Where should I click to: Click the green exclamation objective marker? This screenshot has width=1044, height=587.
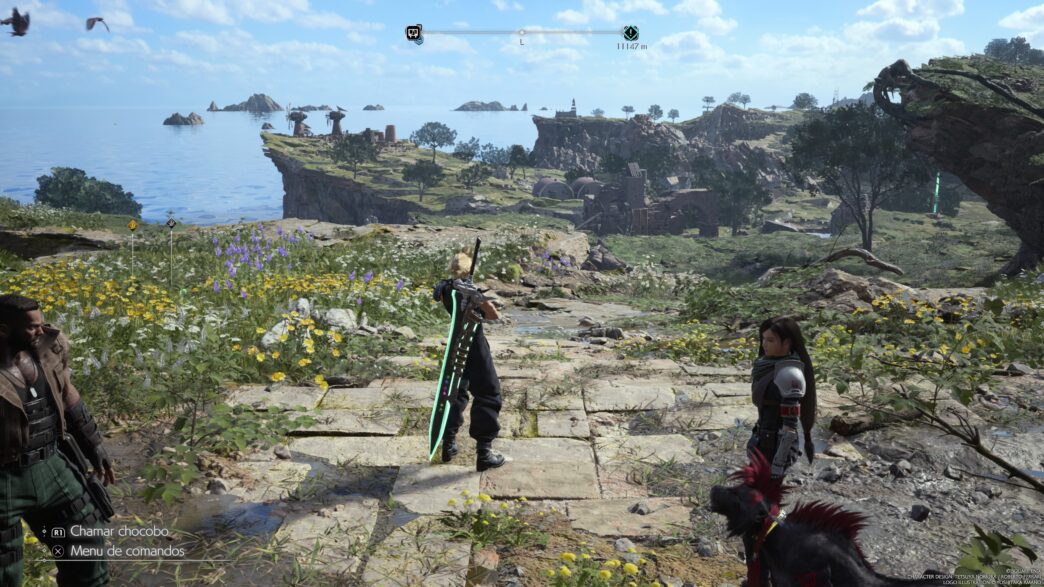(x=630, y=33)
